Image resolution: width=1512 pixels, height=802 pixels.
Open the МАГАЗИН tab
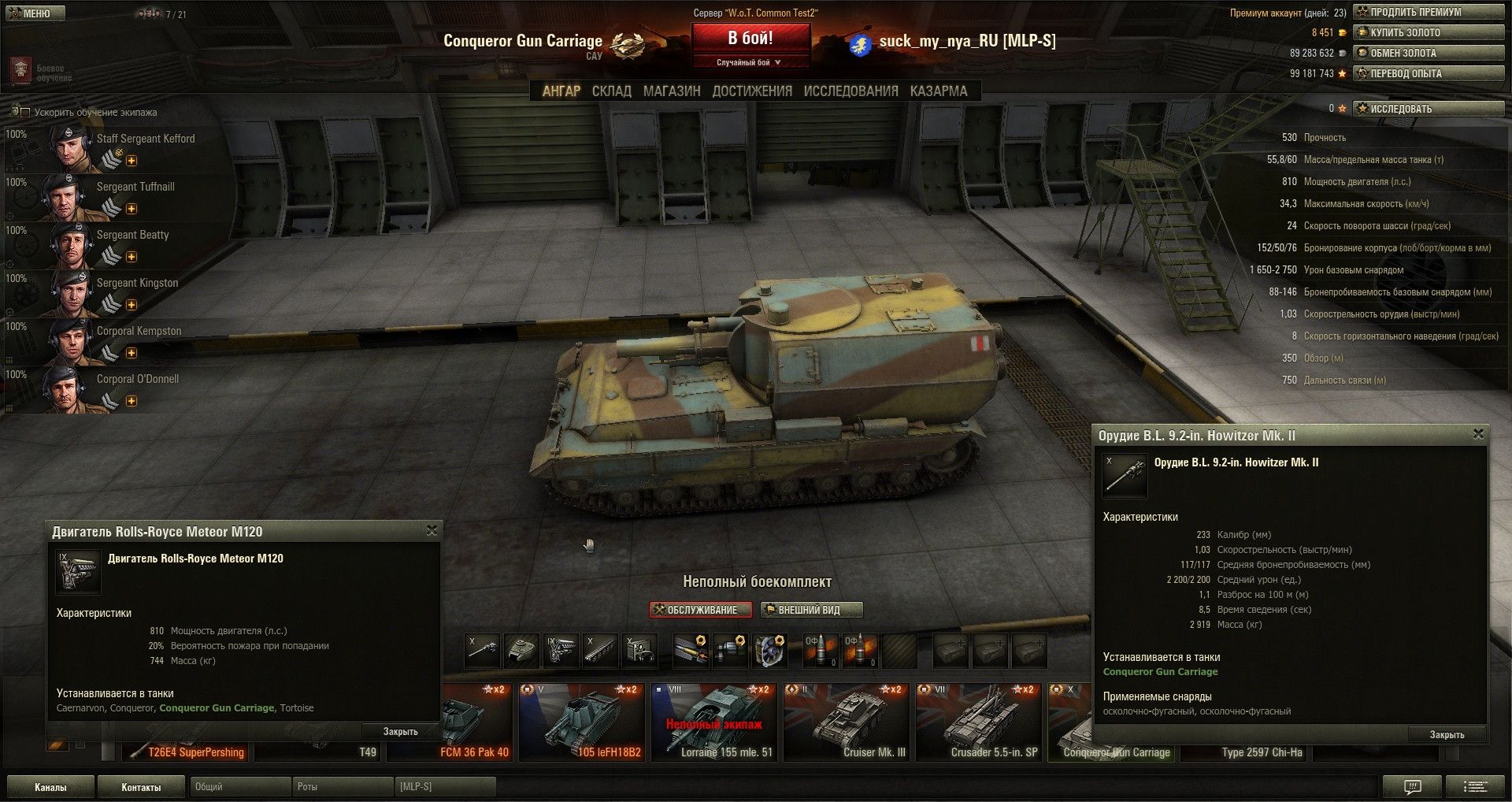[671, 91]
